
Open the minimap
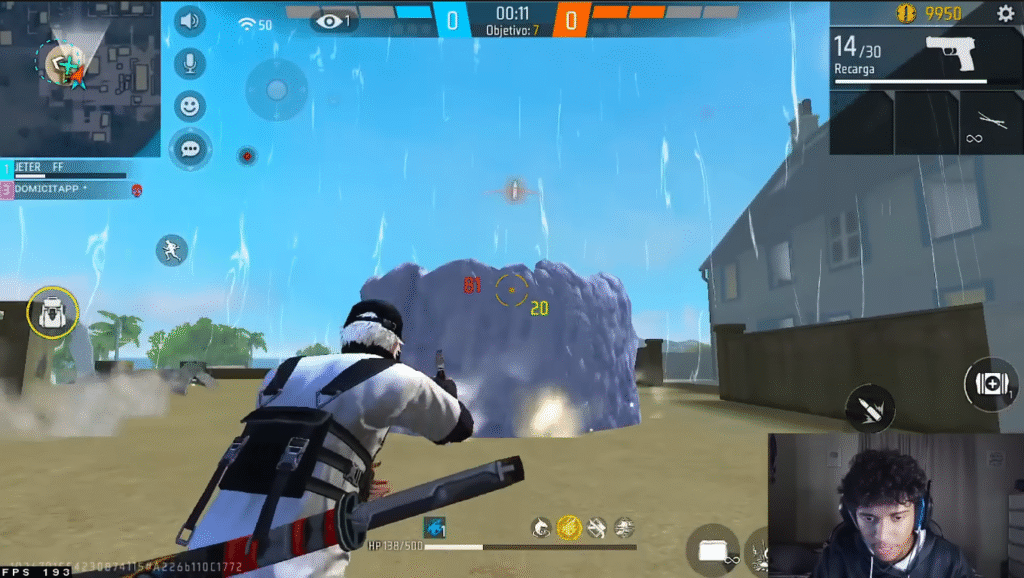pyautogui.click(x=80, y=78)
